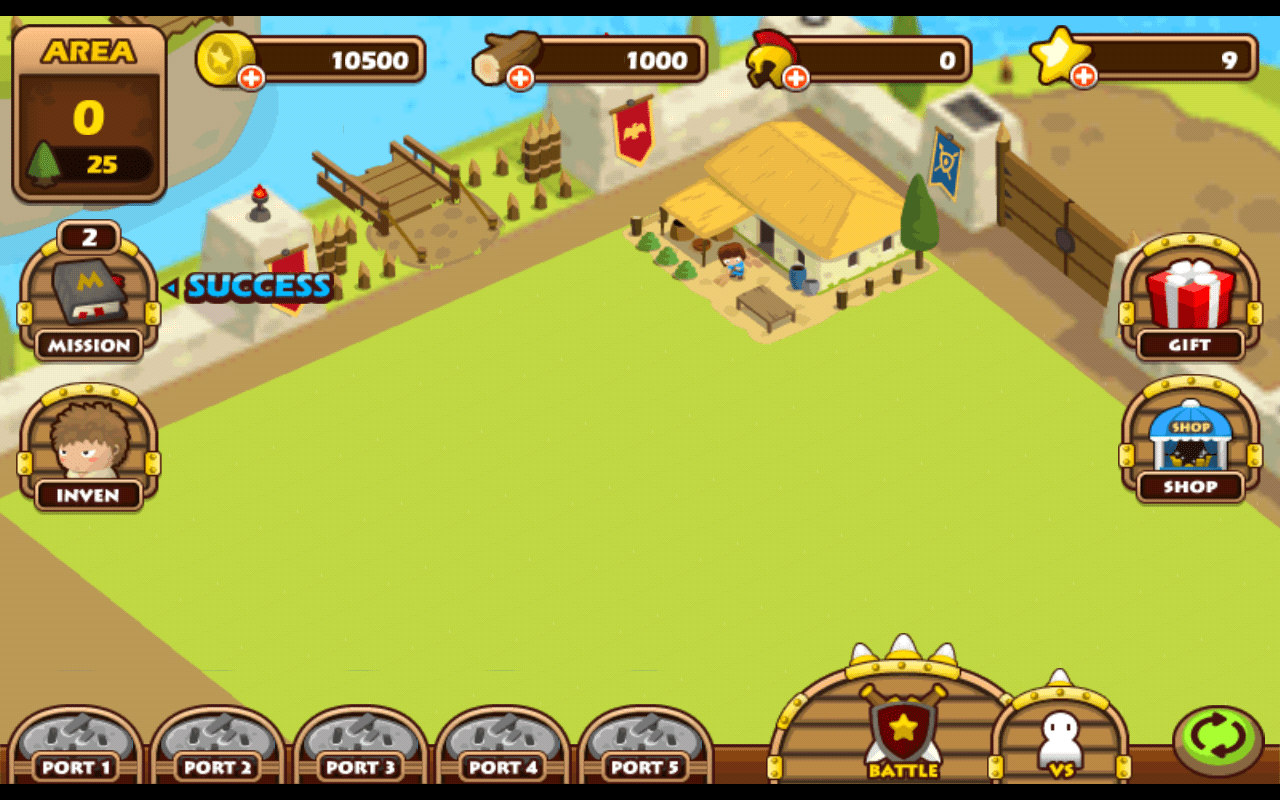Add more gold coins with plus button

pyautogui.click(x=251, y=78)
